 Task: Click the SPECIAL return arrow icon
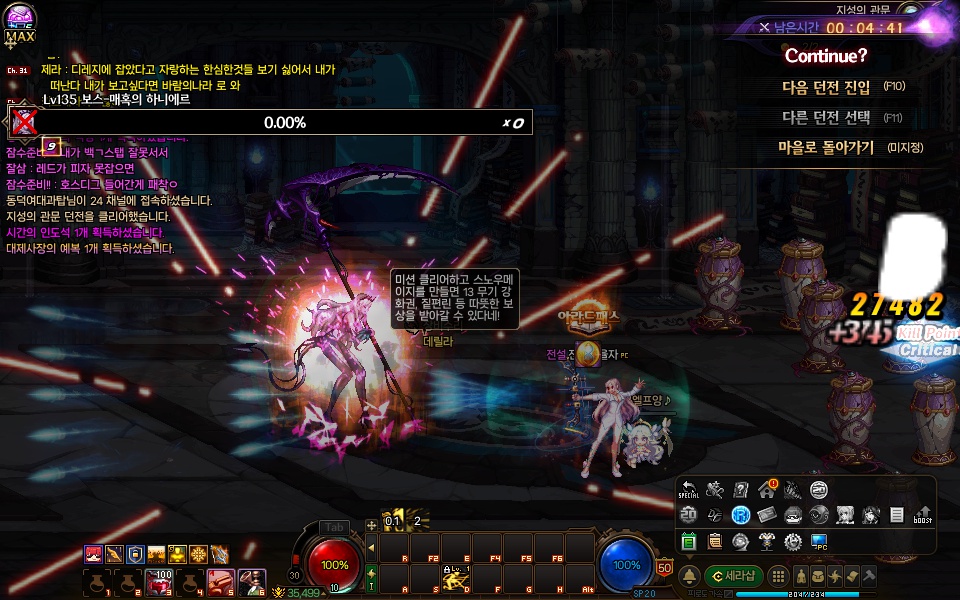pos(689,490)
